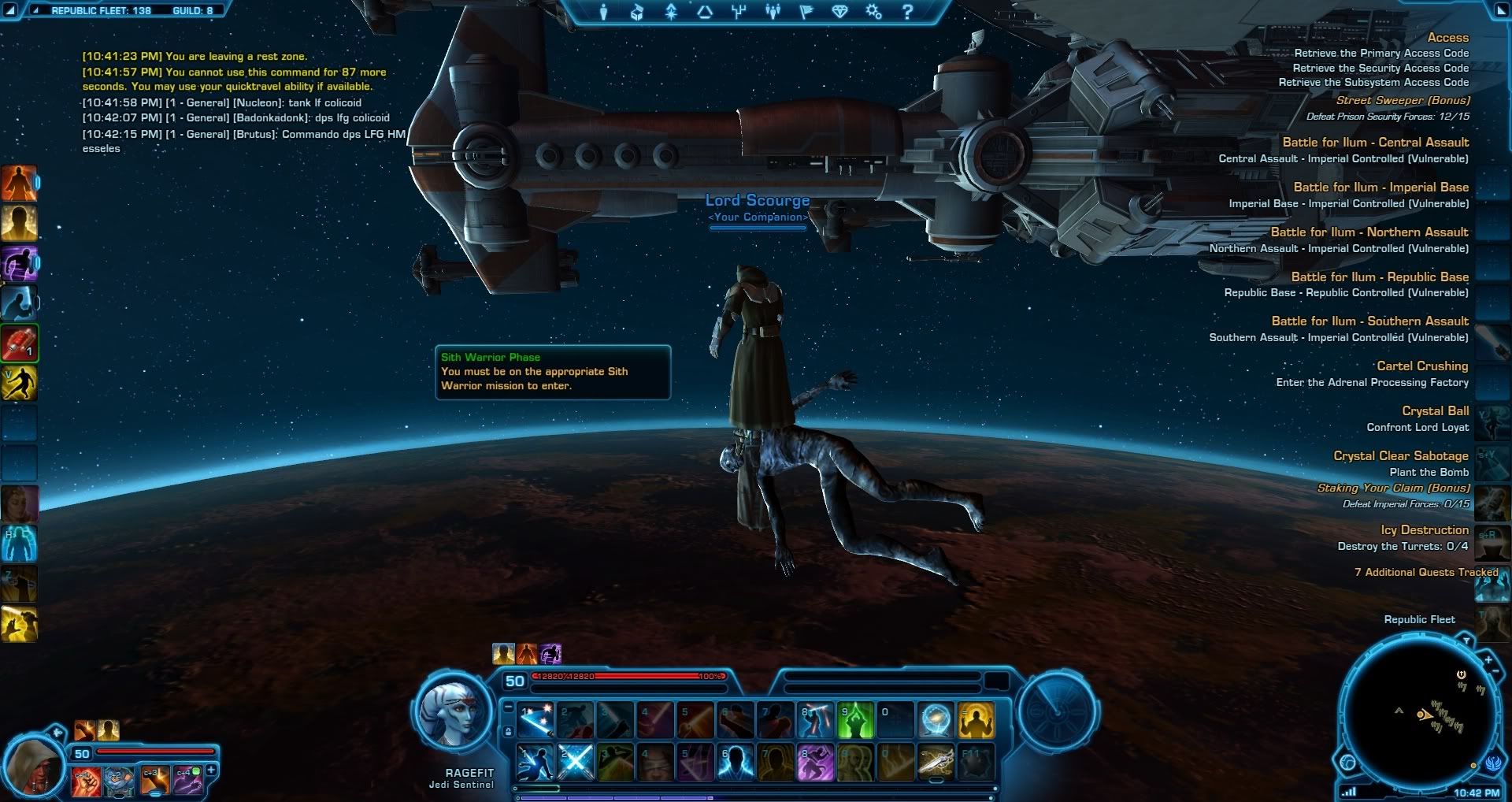Viewport: 1512px width, 802px height.
Task: Open the gear-shaped preferences menu icon
Action: (x=873, y=12)
